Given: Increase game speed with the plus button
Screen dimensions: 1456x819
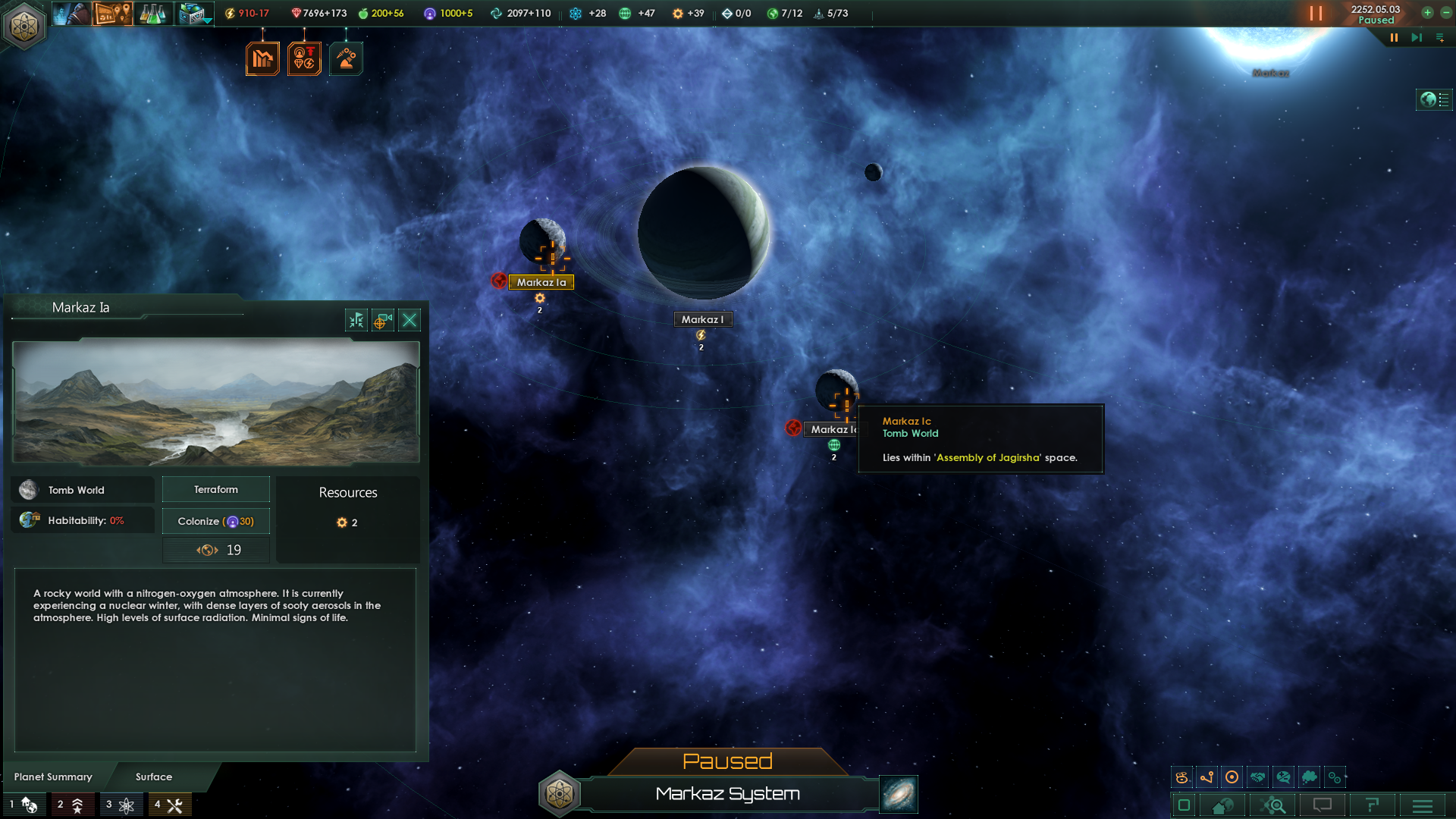Looking at the screenshot, I should (1427, 12).
